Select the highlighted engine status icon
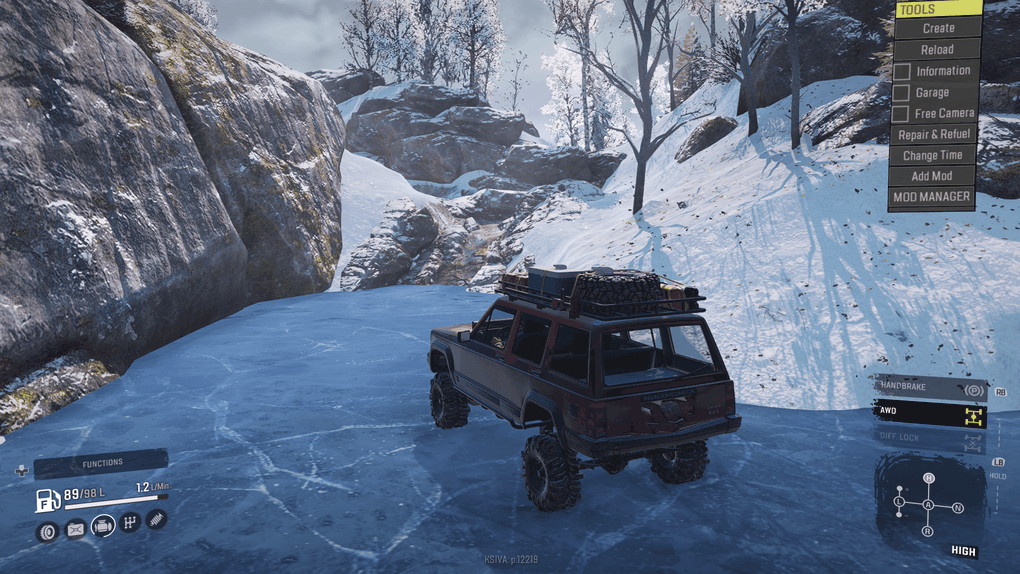Screen dimensions: 1020x574 pos(103,526)
